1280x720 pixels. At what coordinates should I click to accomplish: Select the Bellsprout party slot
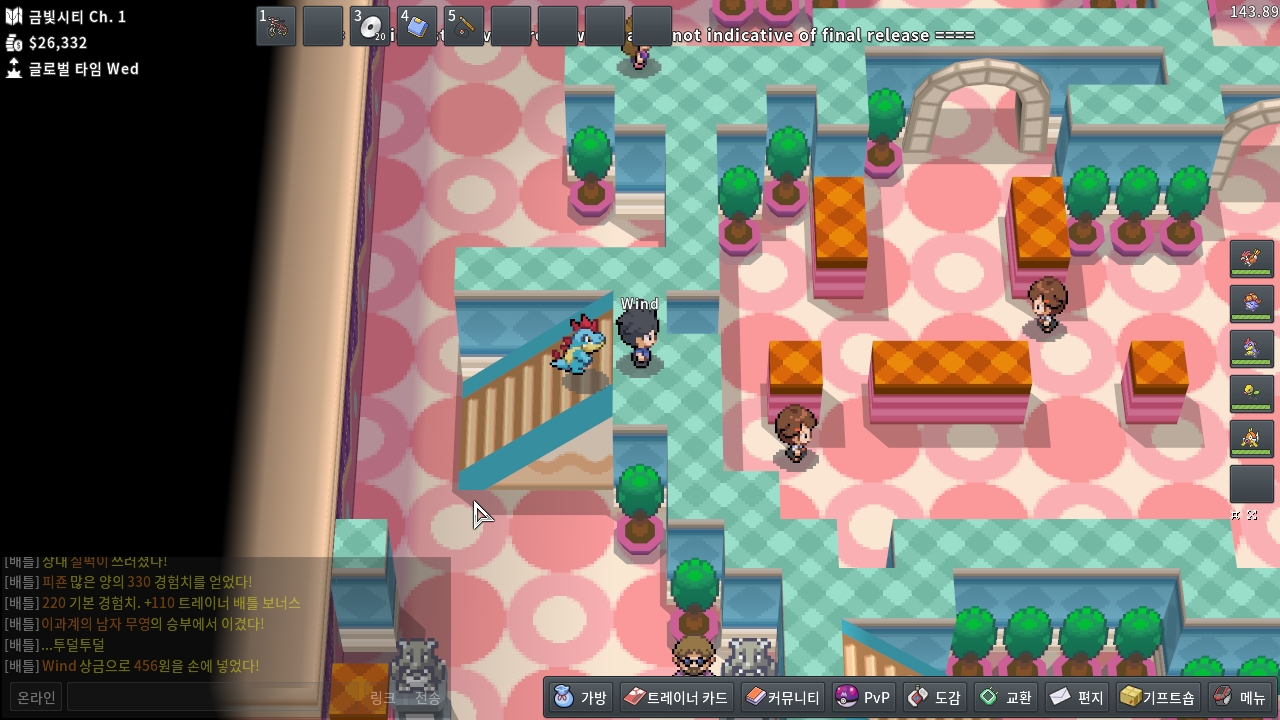1251,394
